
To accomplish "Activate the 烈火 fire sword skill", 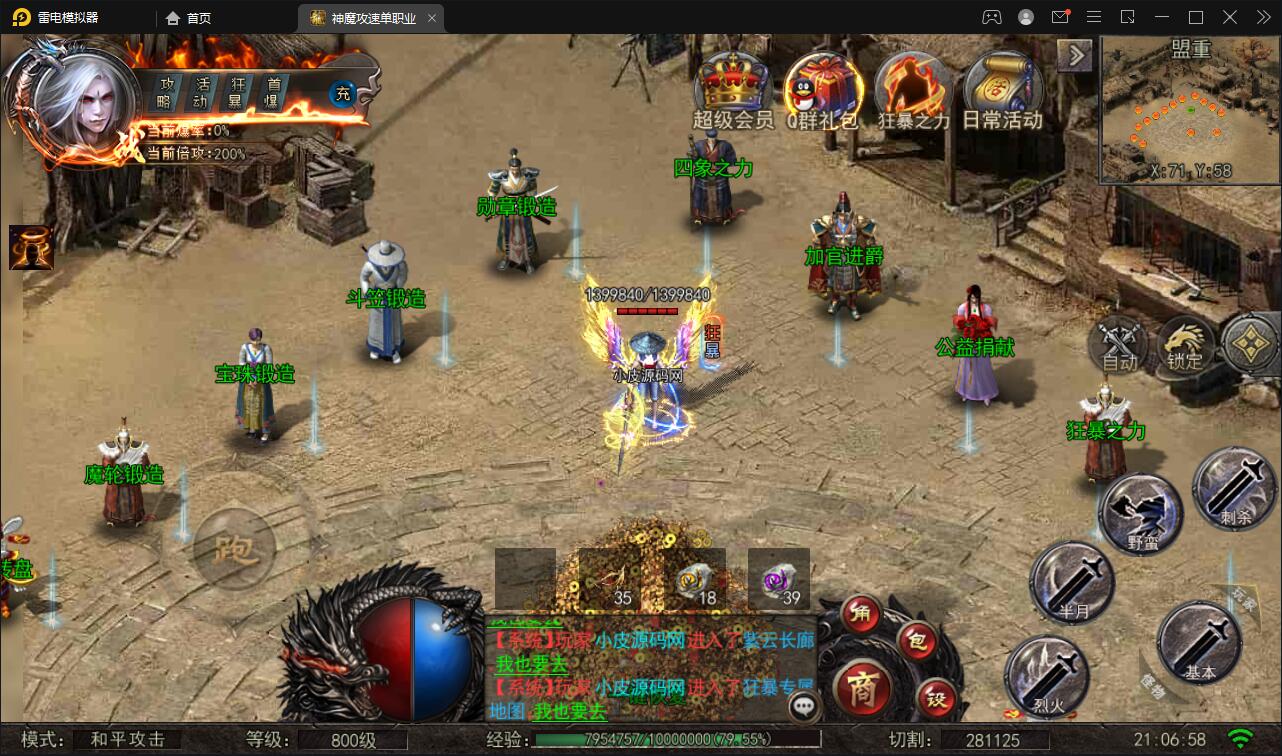I will (x=1045, y=676).
